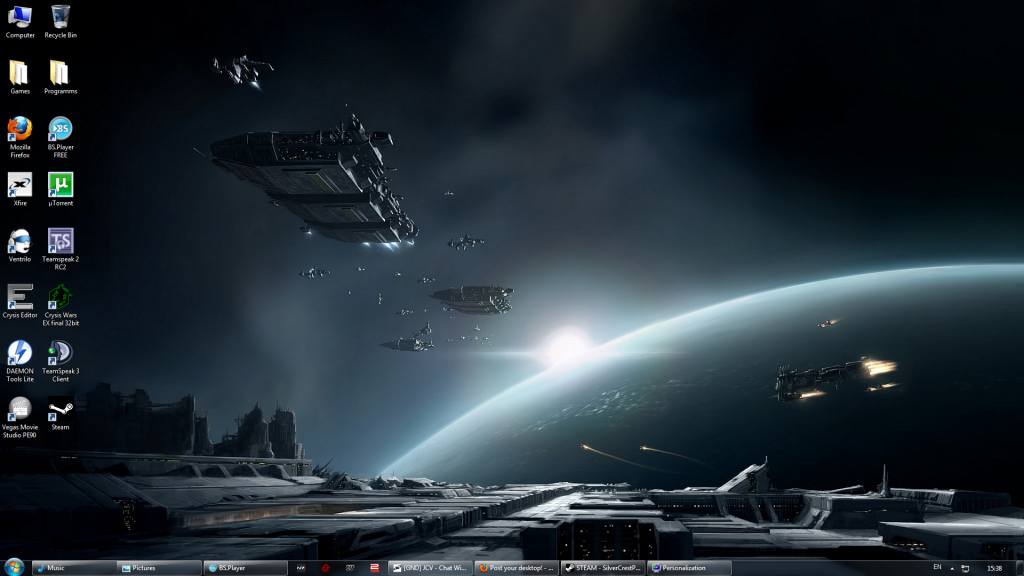
Task: Start Crysis Wars EX final 32bit
Action: pyautogui.click(x=60, y=297)
